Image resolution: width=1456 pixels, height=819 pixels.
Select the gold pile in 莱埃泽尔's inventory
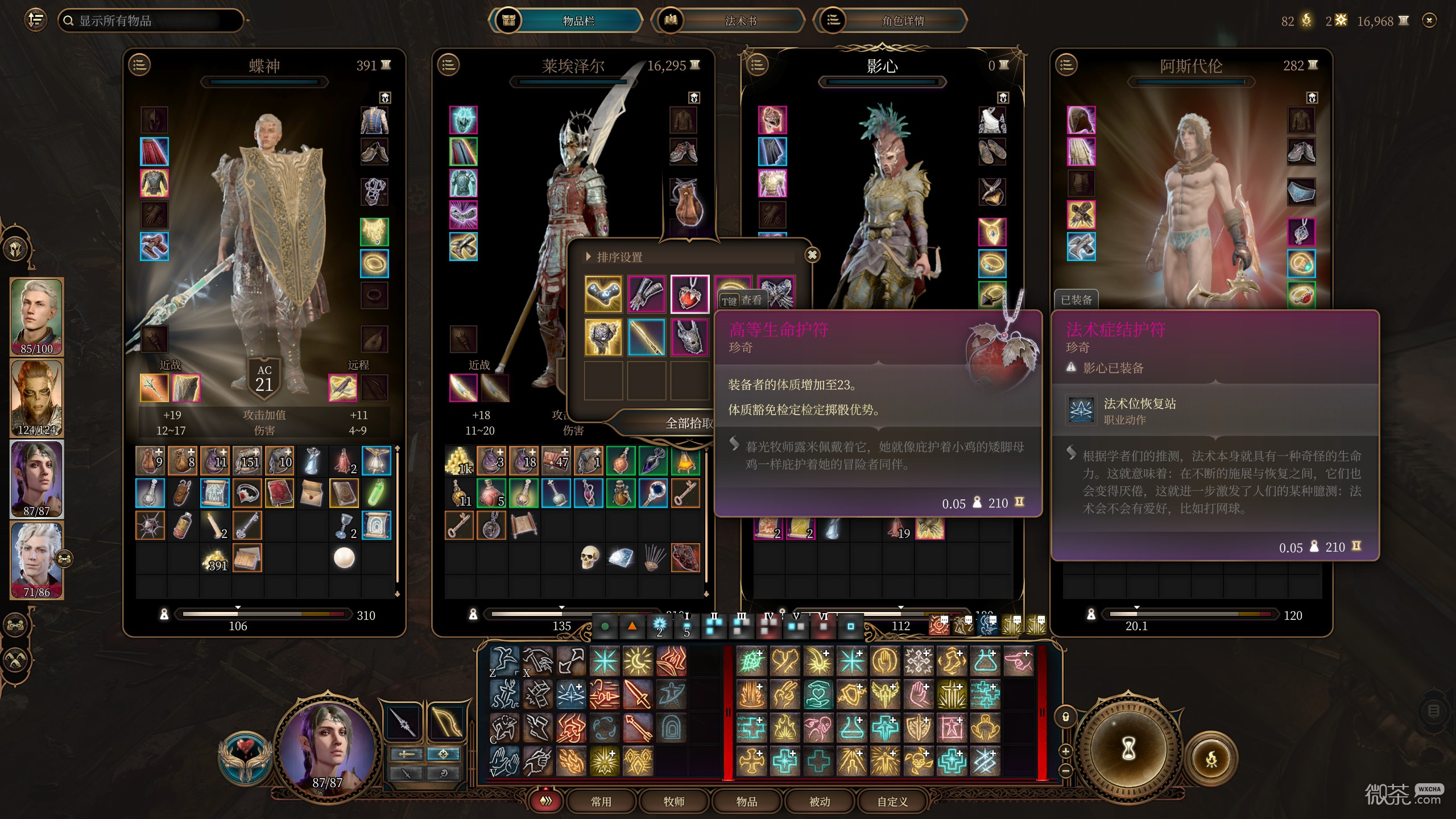(x=460, y=461)
